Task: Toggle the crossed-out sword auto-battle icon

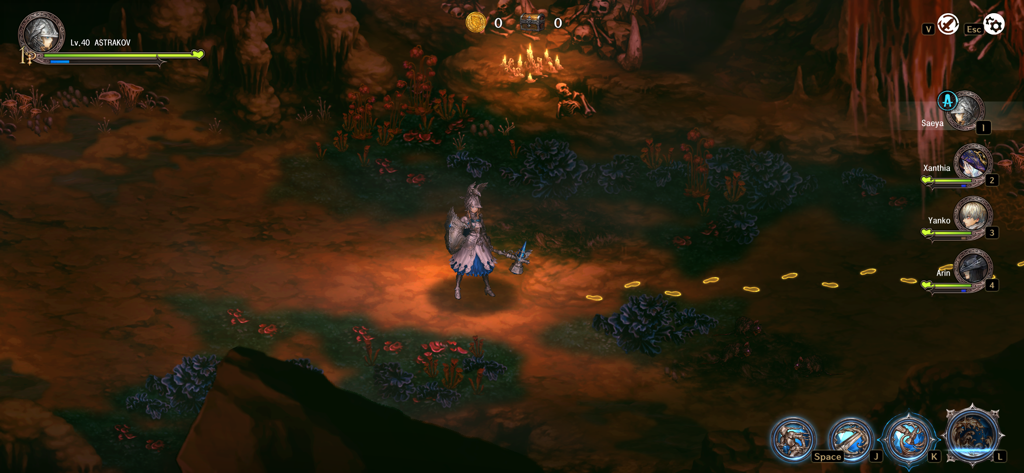Action: coord(947,24)
